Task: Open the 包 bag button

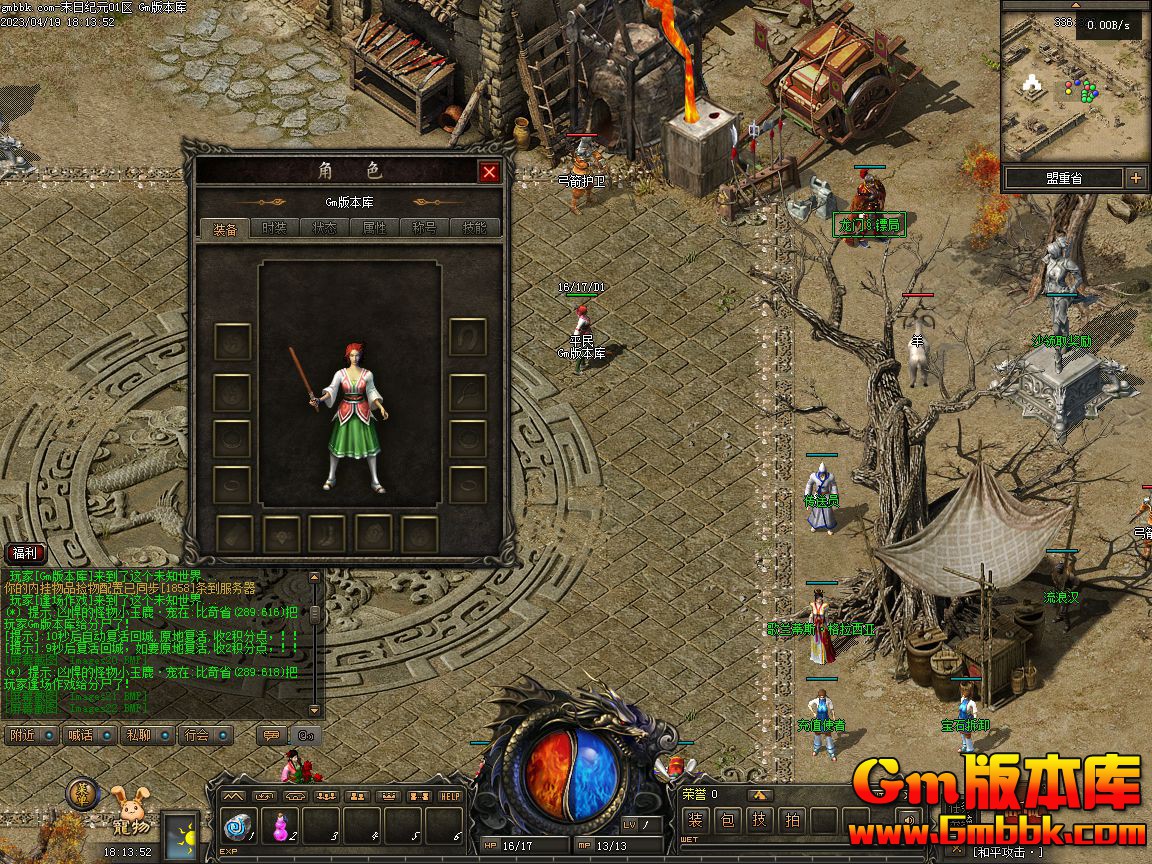Action: click(729, 821)
